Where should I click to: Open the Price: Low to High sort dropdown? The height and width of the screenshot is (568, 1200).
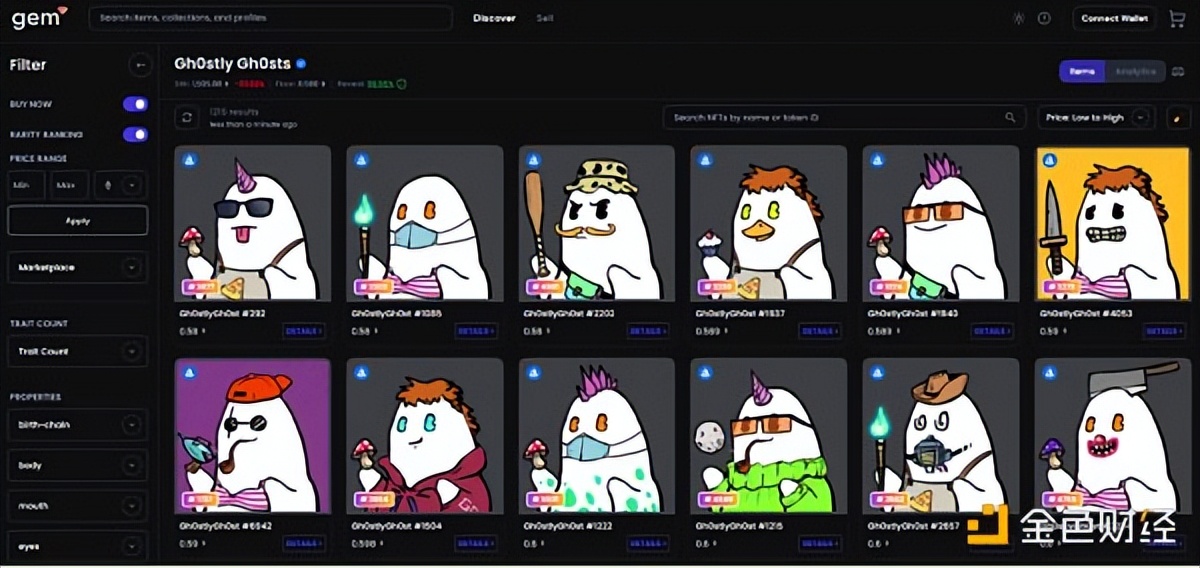1096,118
